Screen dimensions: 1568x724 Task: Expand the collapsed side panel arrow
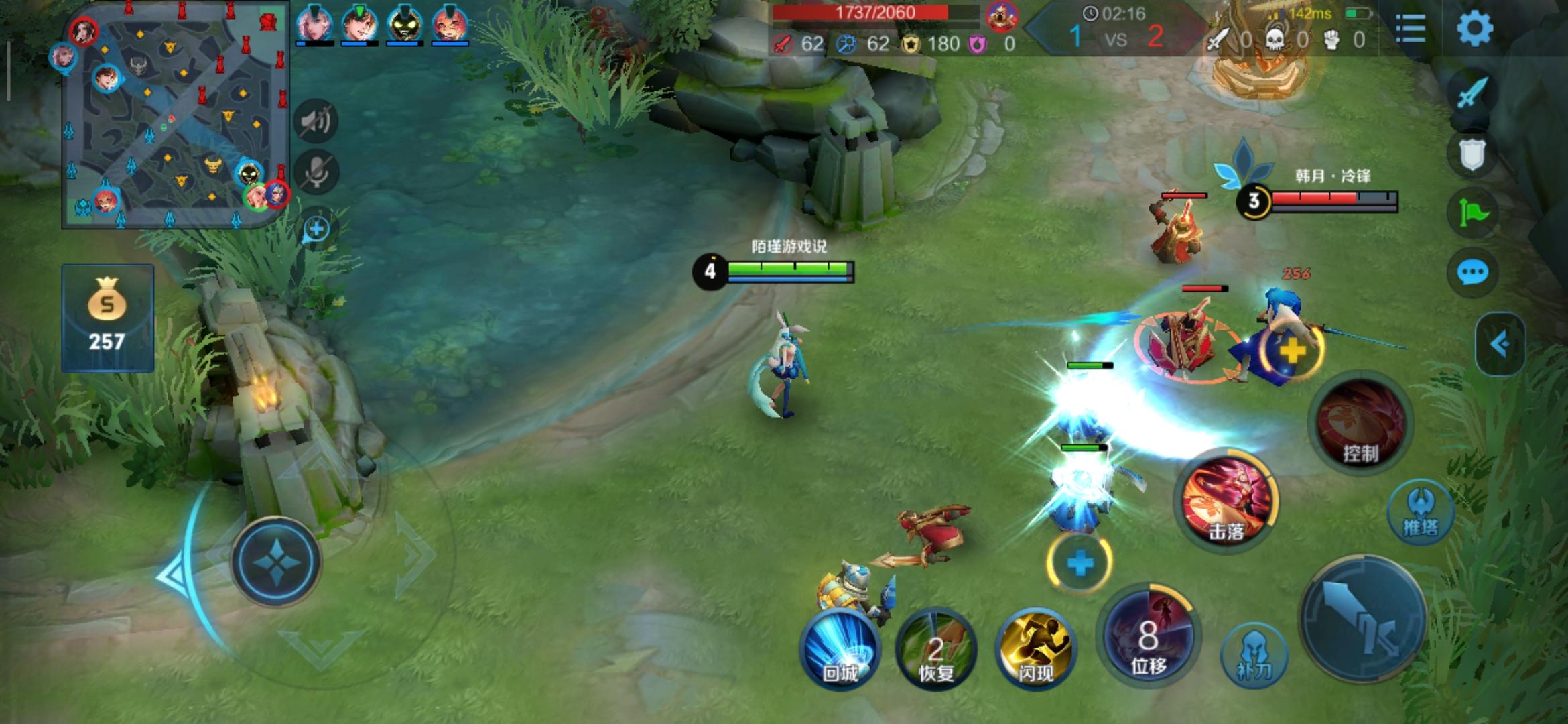1500,345
